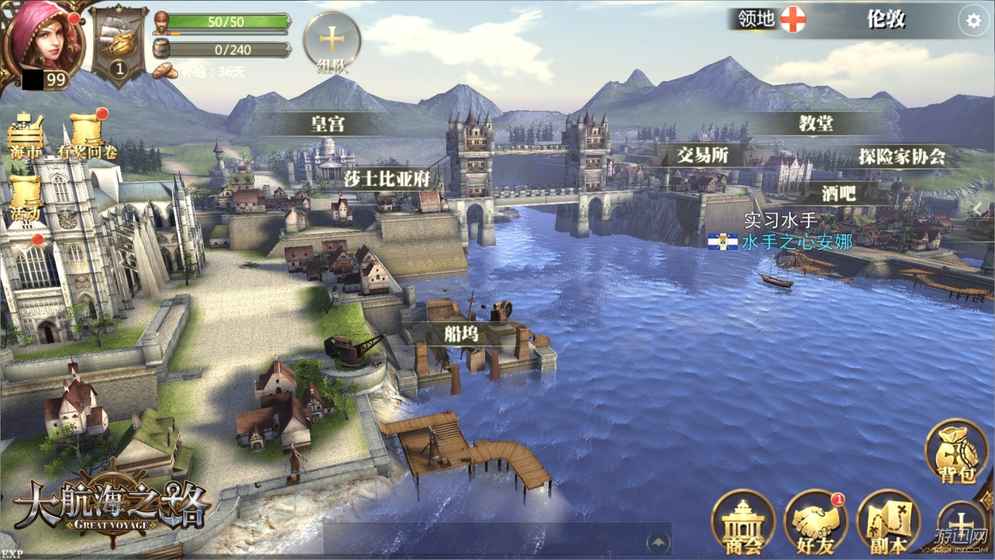Open the 副本 dungeon map
The height and width of the screenshot is (560, 995).
886,523
